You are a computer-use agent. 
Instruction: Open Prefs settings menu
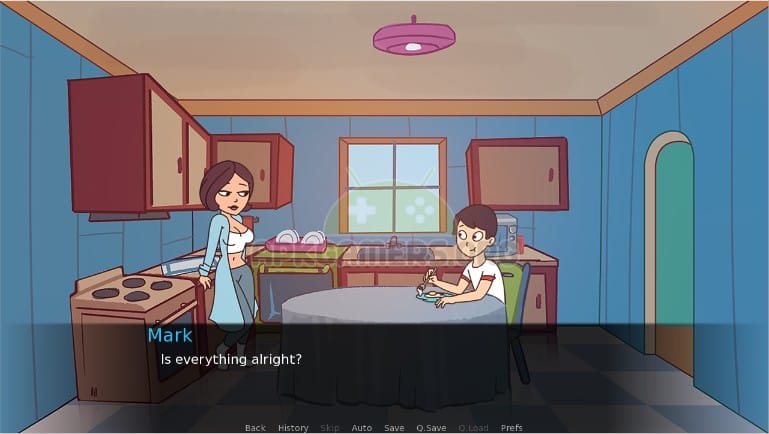[x=511, y=428]
